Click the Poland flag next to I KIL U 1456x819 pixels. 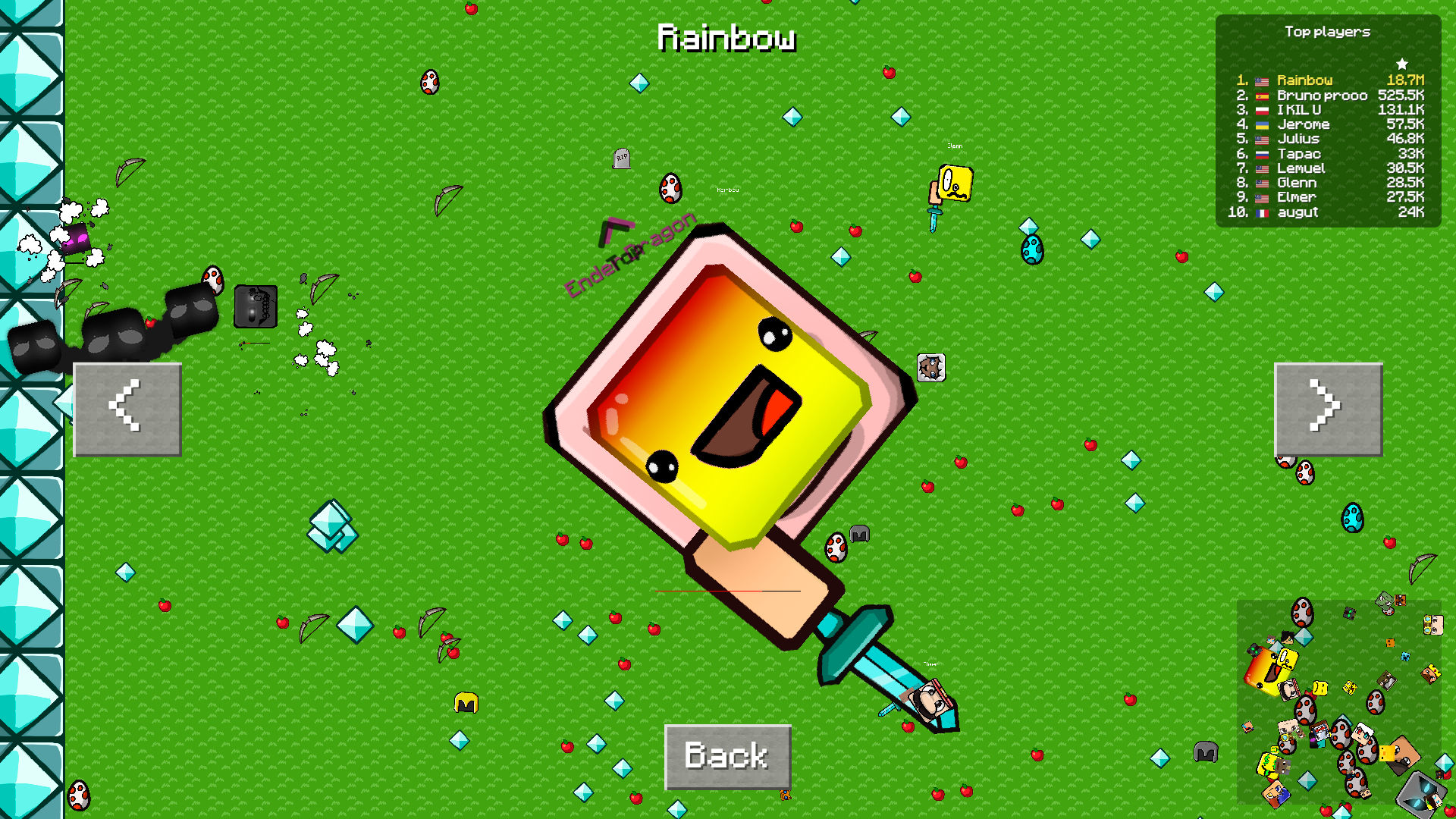pos(1260,109)
